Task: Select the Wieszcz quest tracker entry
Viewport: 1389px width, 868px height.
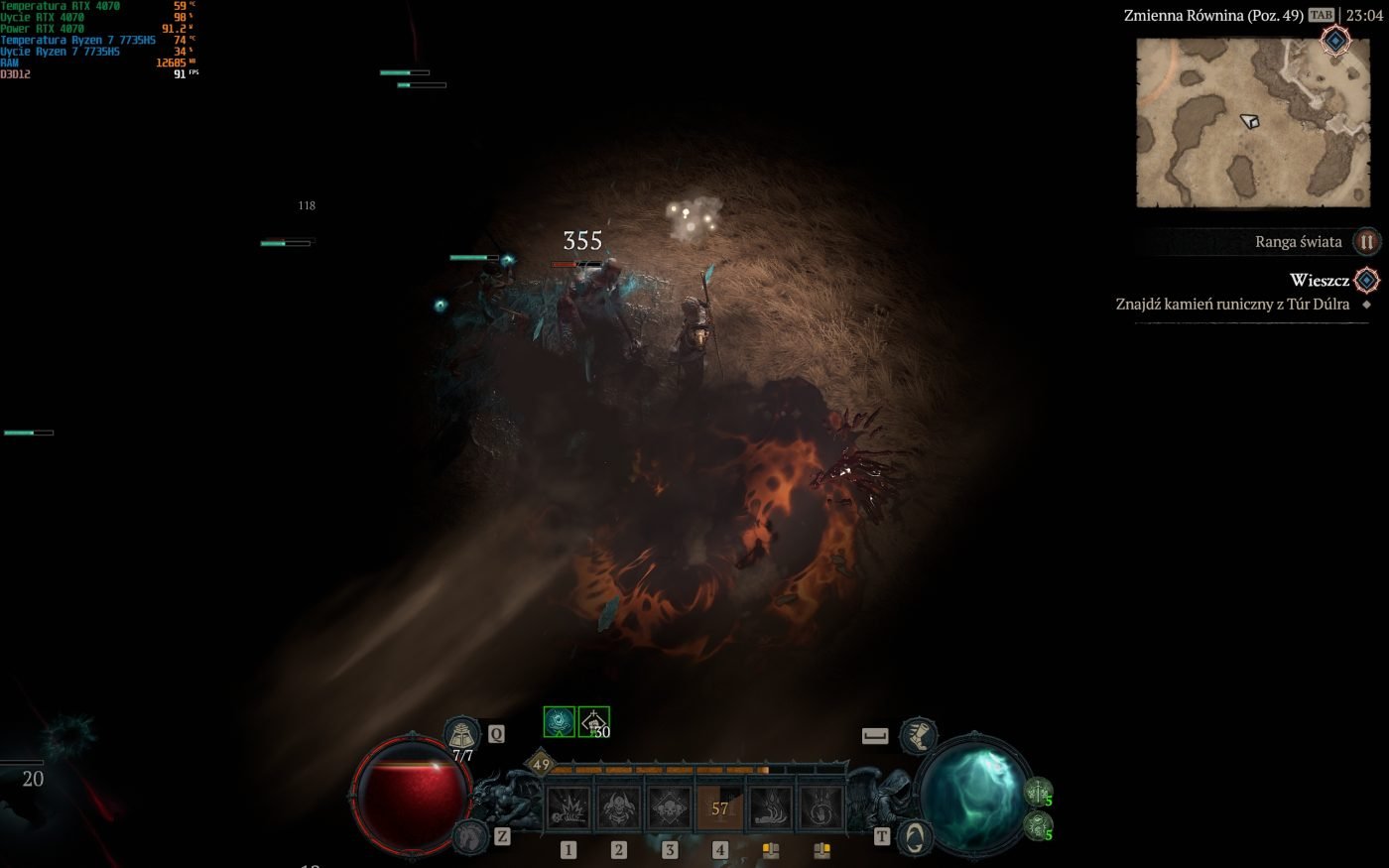Action: (x=1319, y=281)
